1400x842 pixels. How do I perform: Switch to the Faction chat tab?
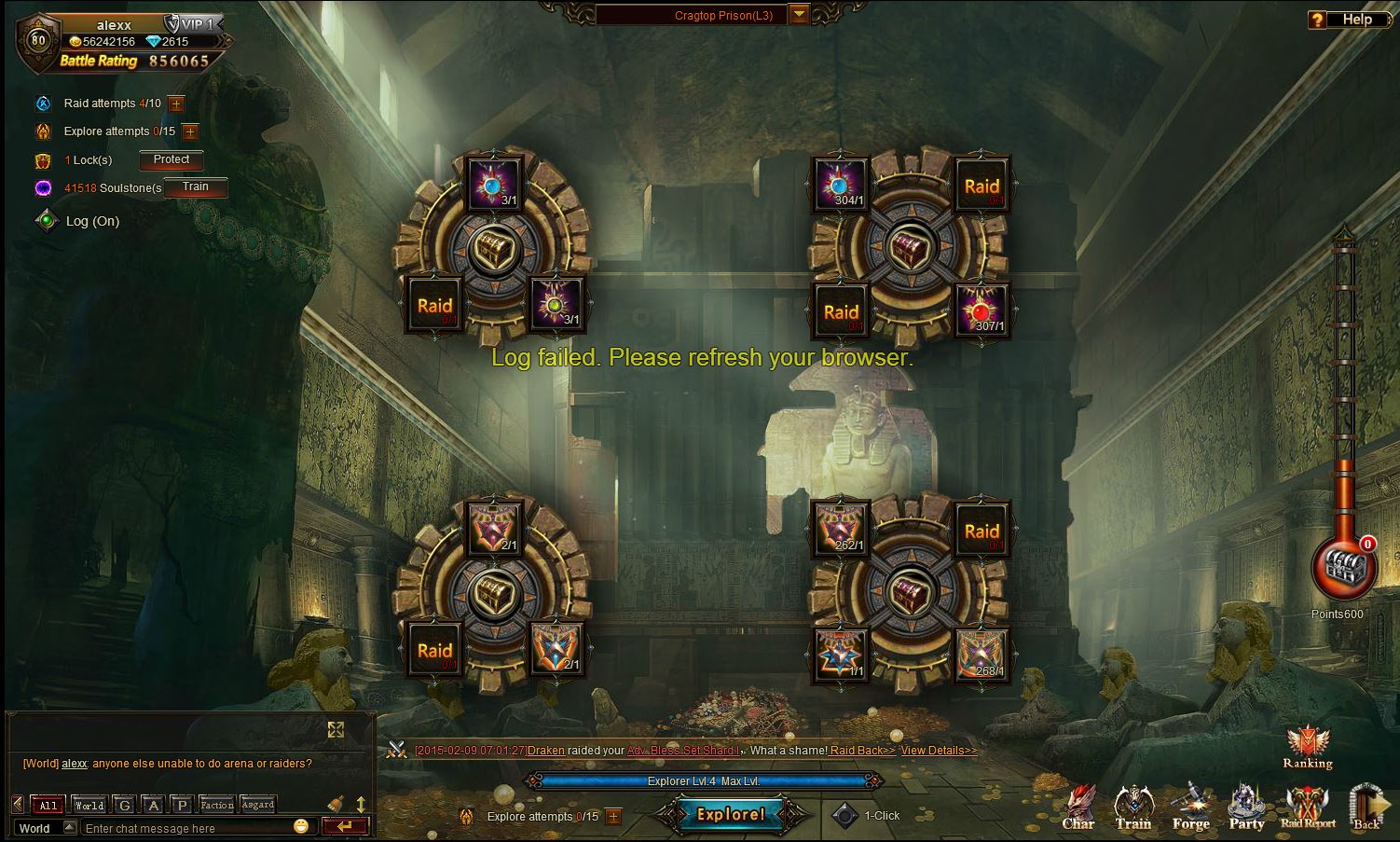(x=216, y=805)
